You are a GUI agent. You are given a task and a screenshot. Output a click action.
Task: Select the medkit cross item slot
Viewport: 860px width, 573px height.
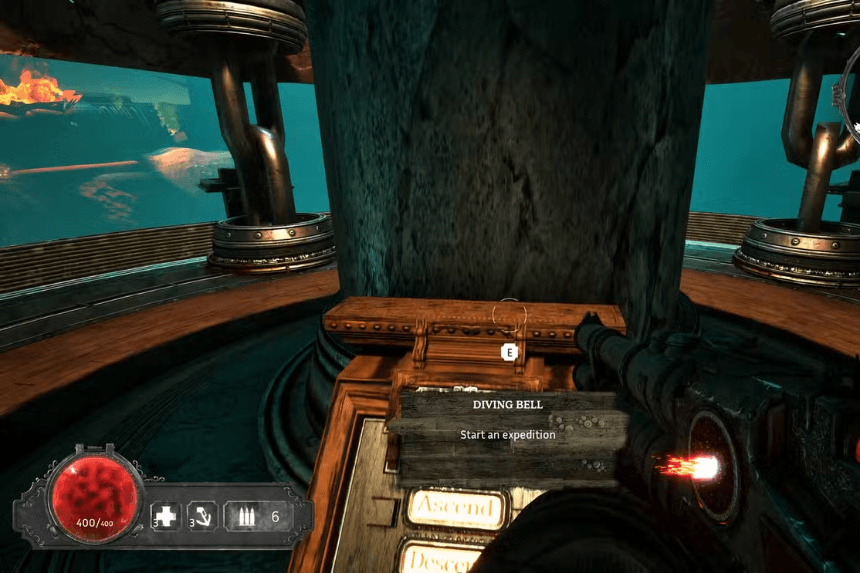click(165, 516)
